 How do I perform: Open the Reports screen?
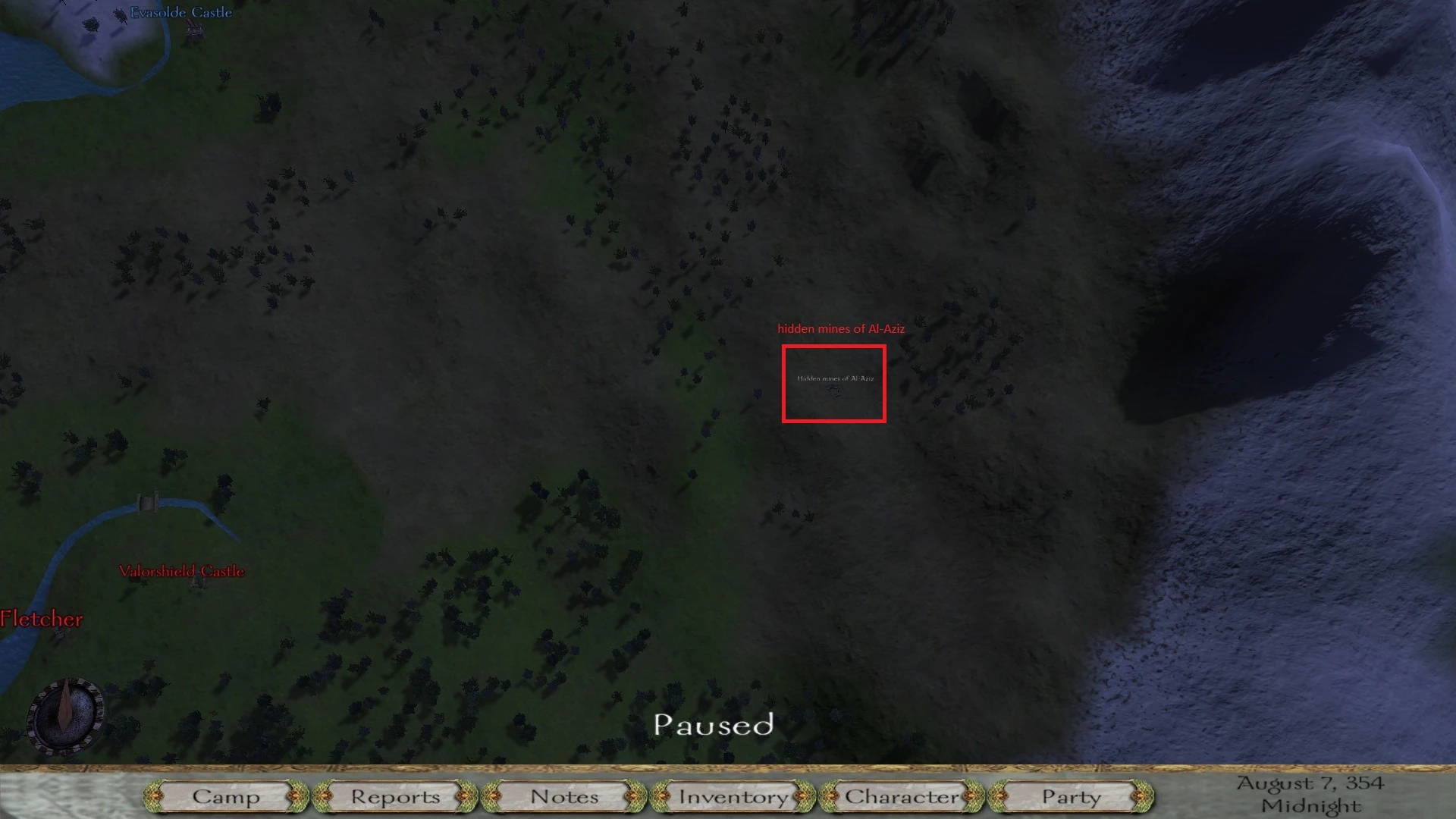click(x=394, y=797)
